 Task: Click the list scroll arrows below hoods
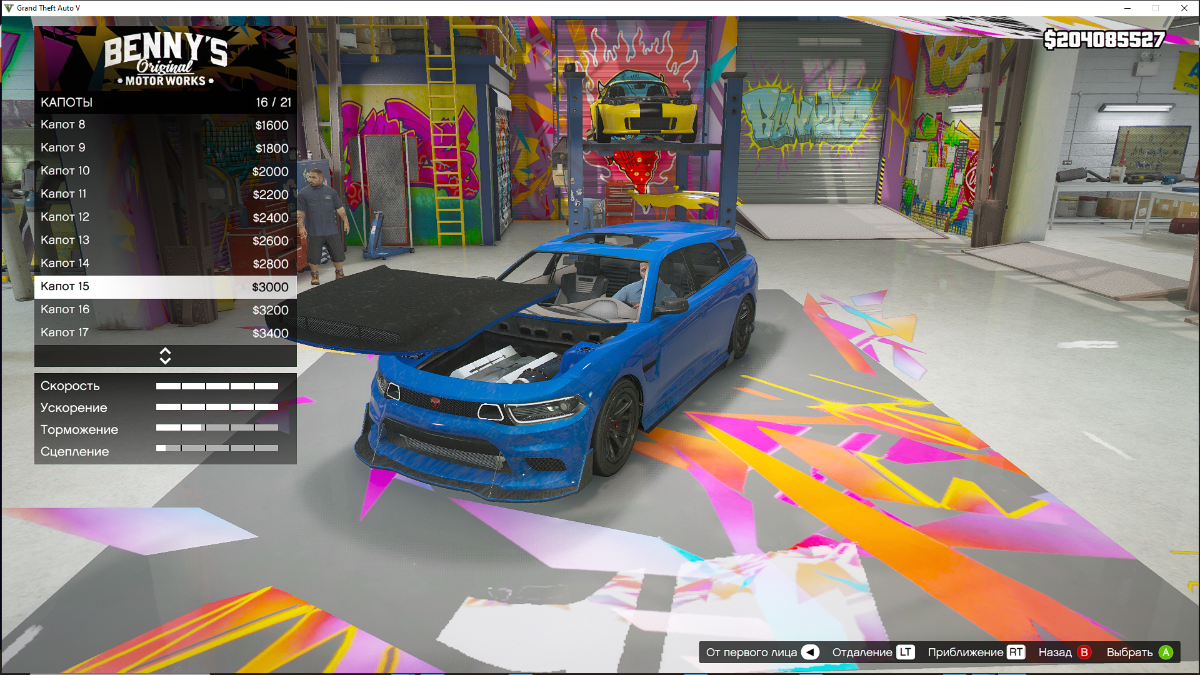[165, 356]
